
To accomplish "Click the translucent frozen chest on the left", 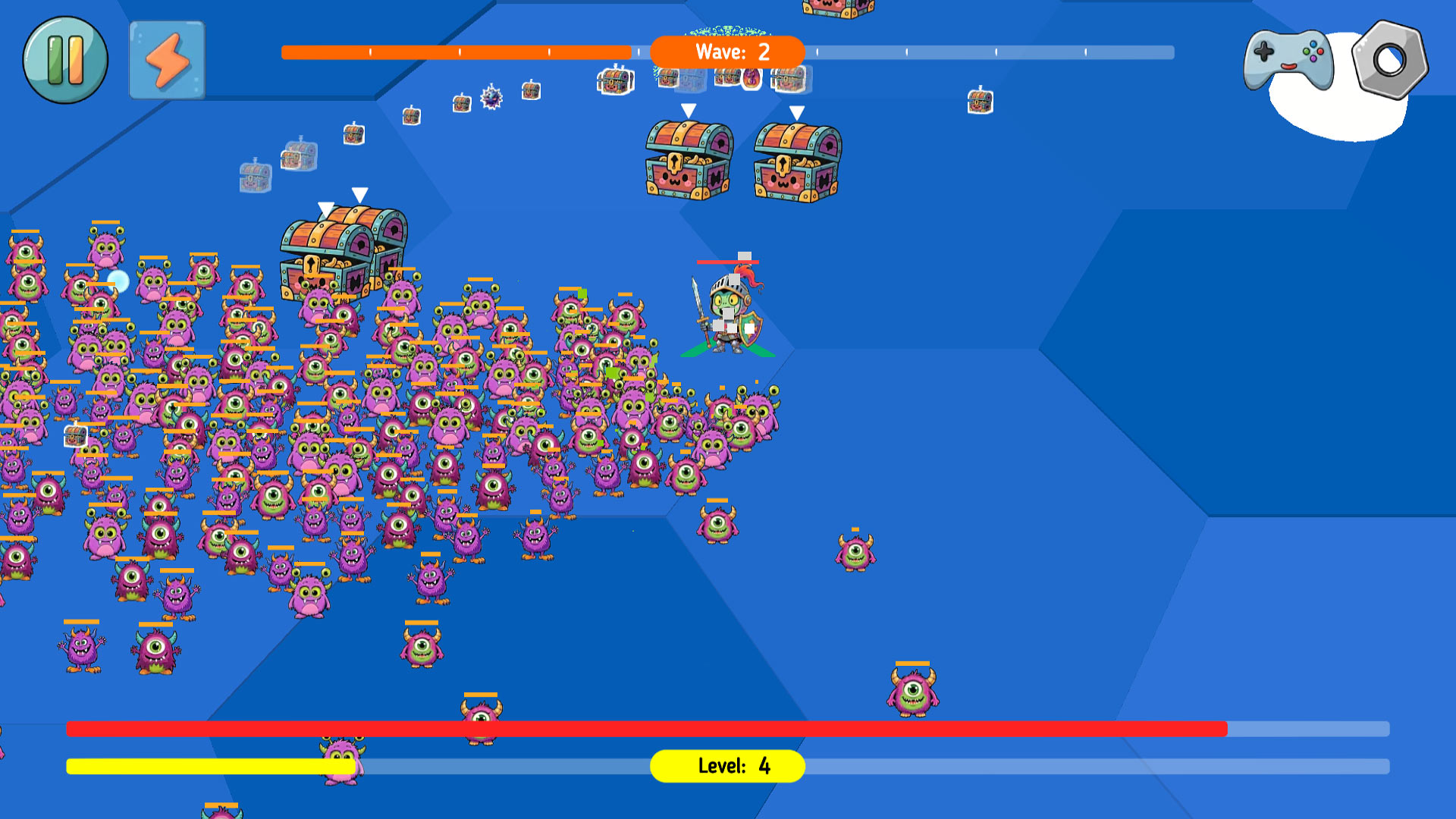I will pyautogui.click(x=254, y=178).
